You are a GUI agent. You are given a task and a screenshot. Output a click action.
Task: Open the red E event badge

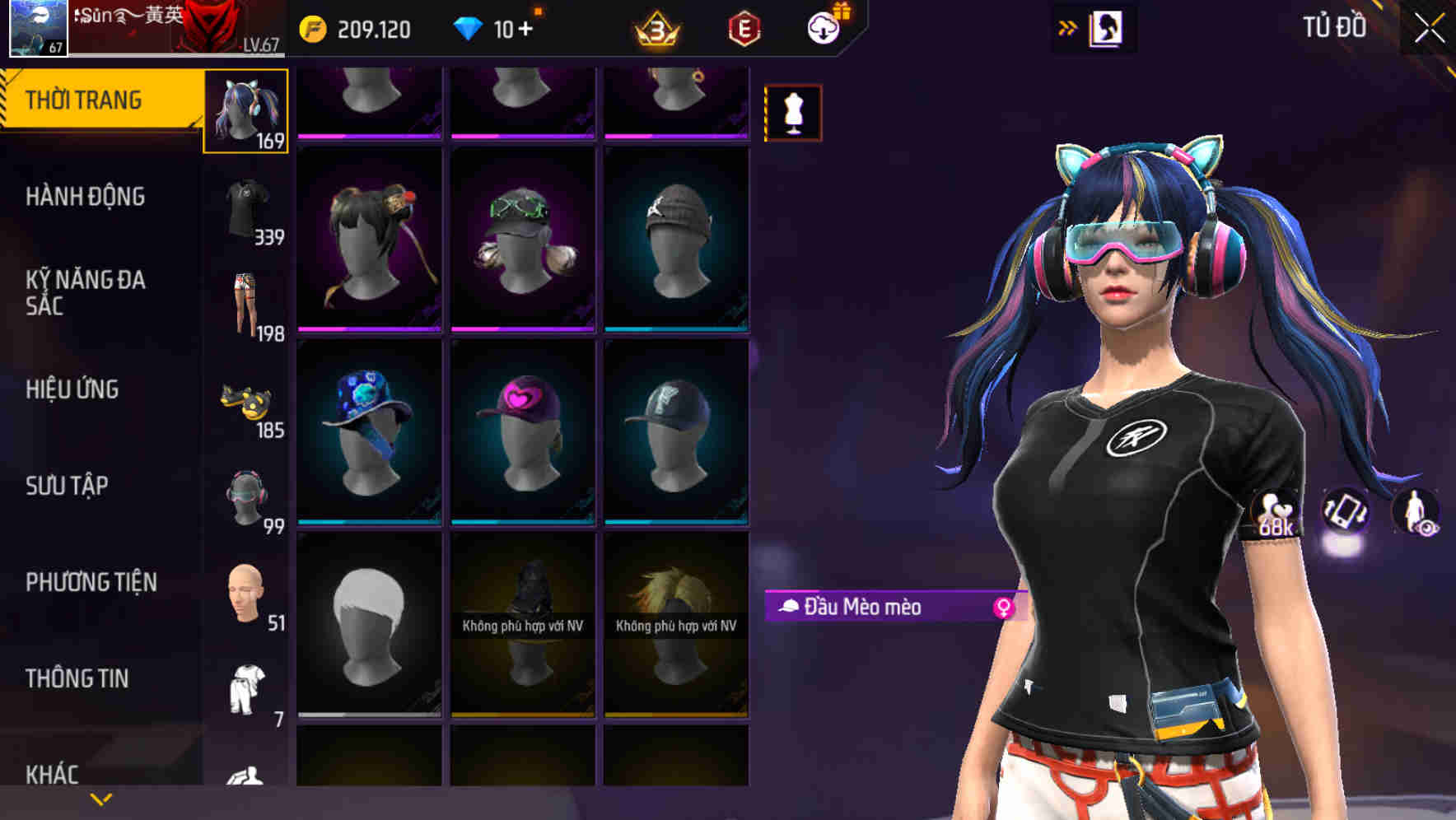click(743, 27)
